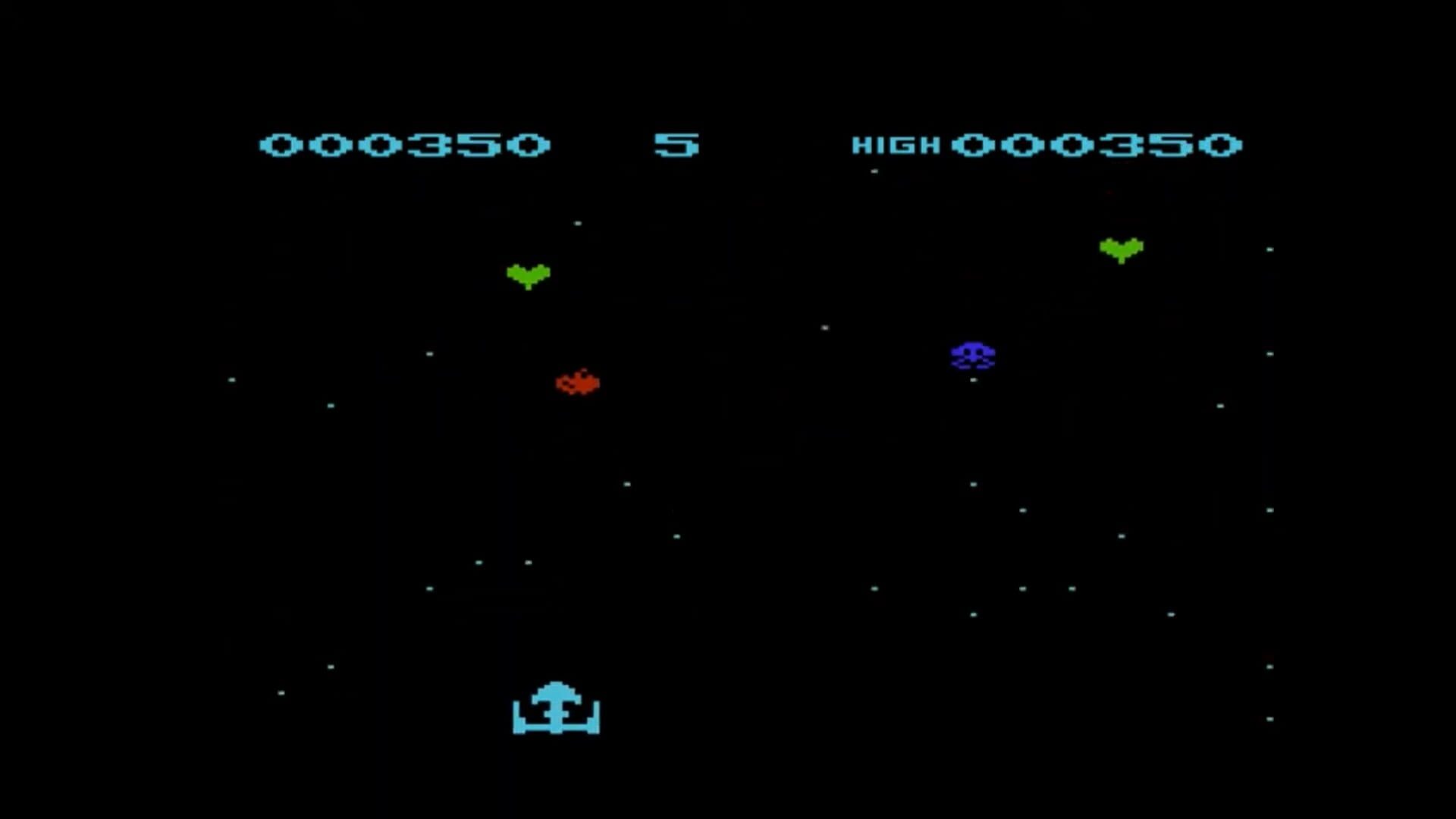Click the green bird enemy in upper right
This screenshot has width=1456, height=819.
(1120, 246)
